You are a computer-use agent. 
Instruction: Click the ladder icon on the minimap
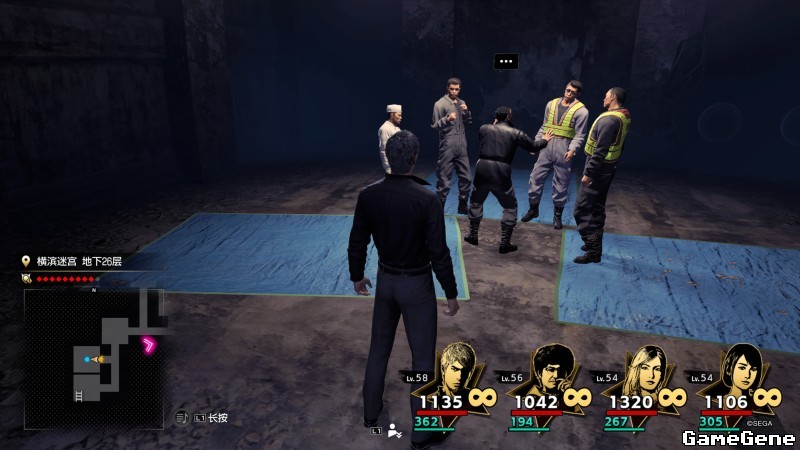(78, 394)
